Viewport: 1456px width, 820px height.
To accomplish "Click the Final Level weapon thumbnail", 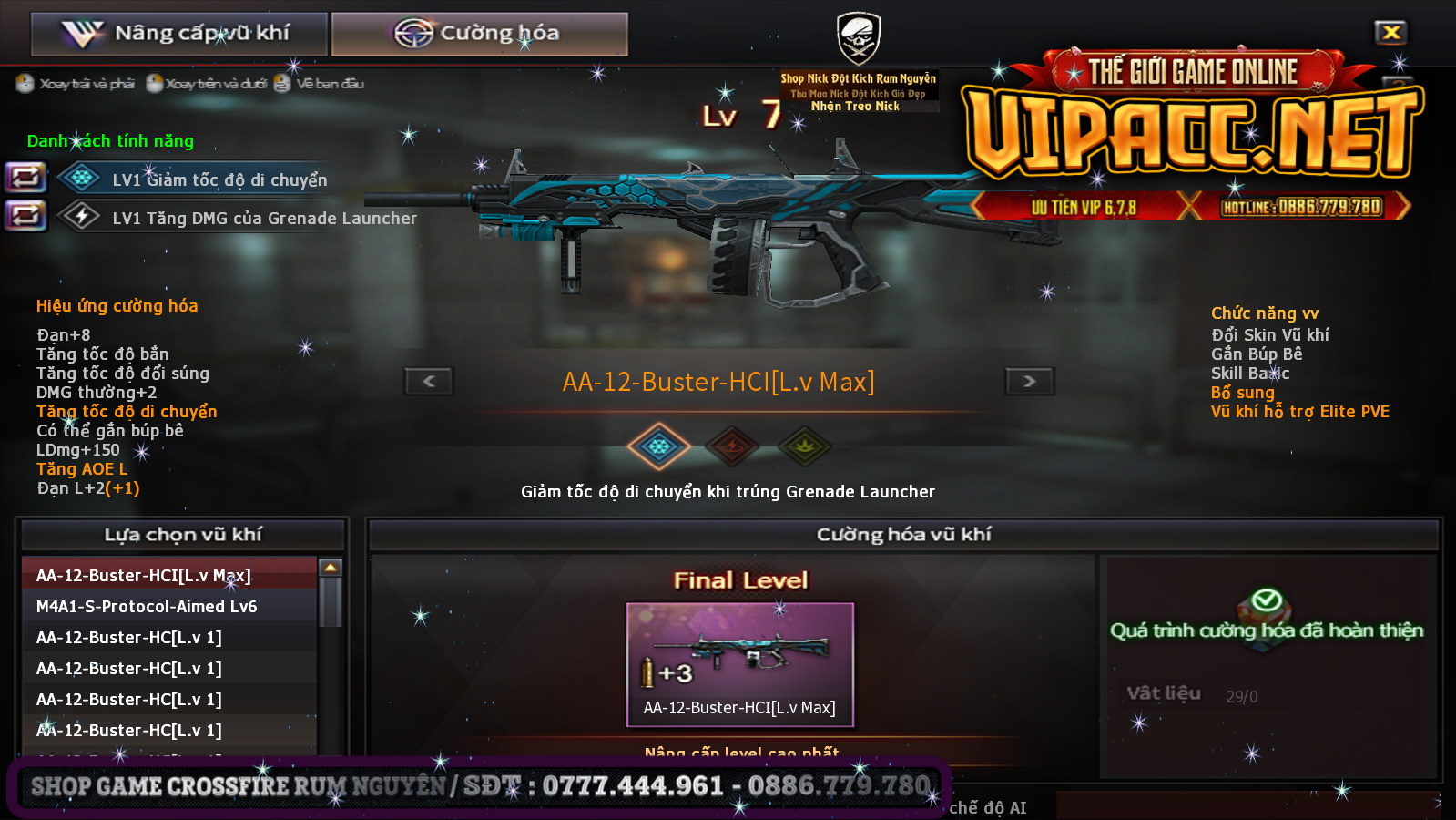I will (739, 664).
